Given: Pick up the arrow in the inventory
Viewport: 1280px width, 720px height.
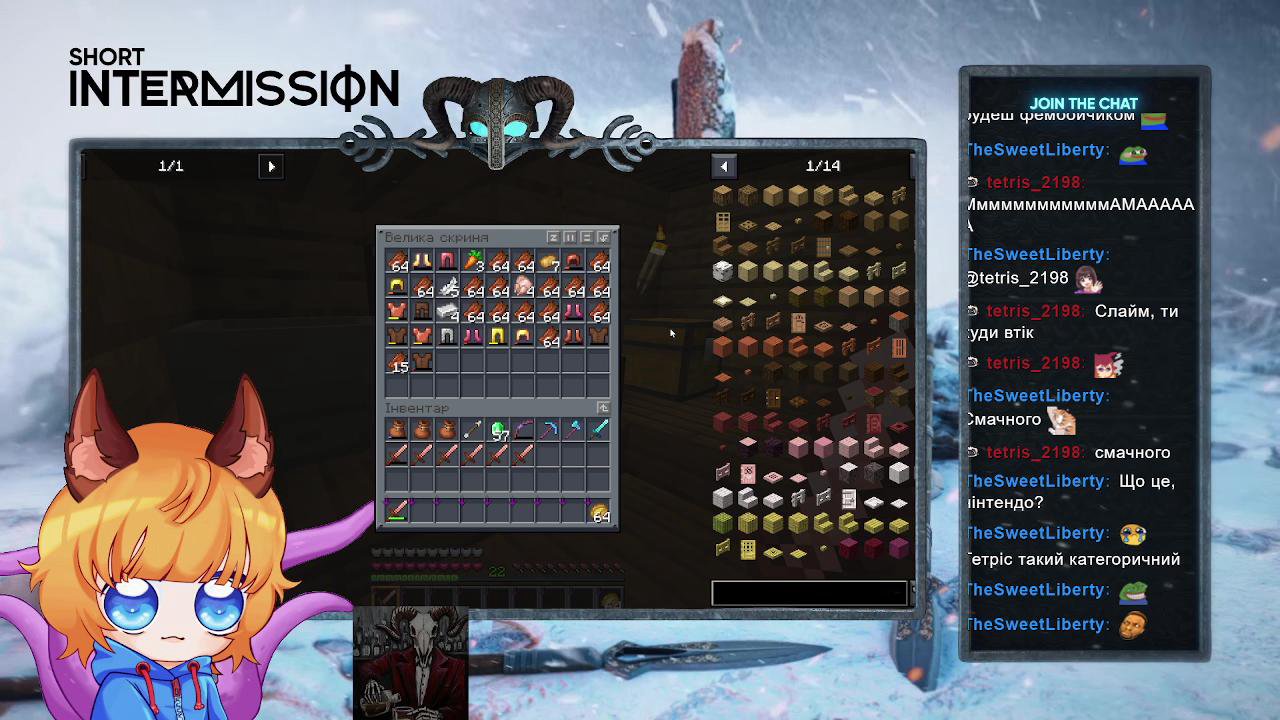Looking at the screenshot, I should pyautogui.click(x=473, y=430).
